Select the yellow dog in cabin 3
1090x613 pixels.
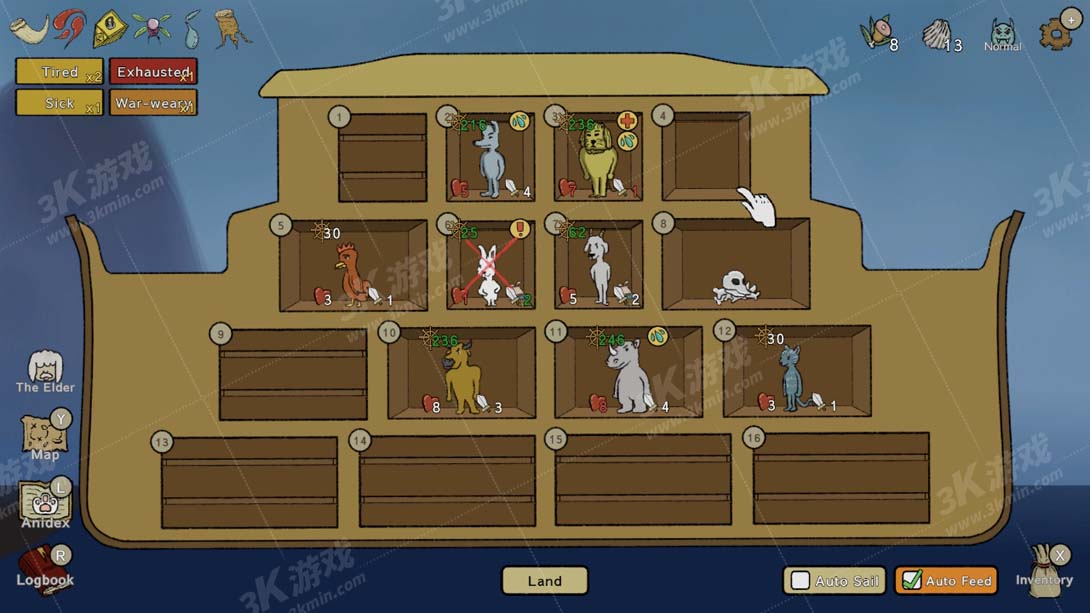click(x=599, y=162)
